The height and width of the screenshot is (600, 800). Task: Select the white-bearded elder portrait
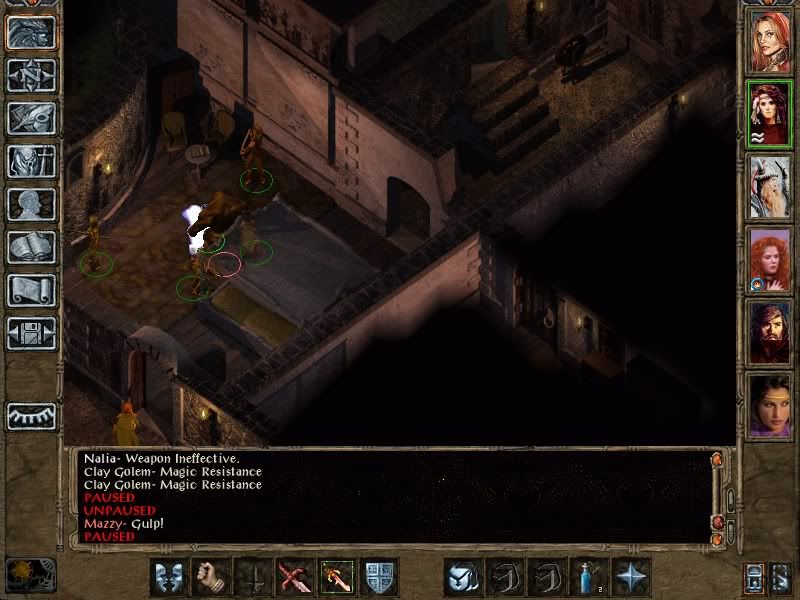point(771,186)
